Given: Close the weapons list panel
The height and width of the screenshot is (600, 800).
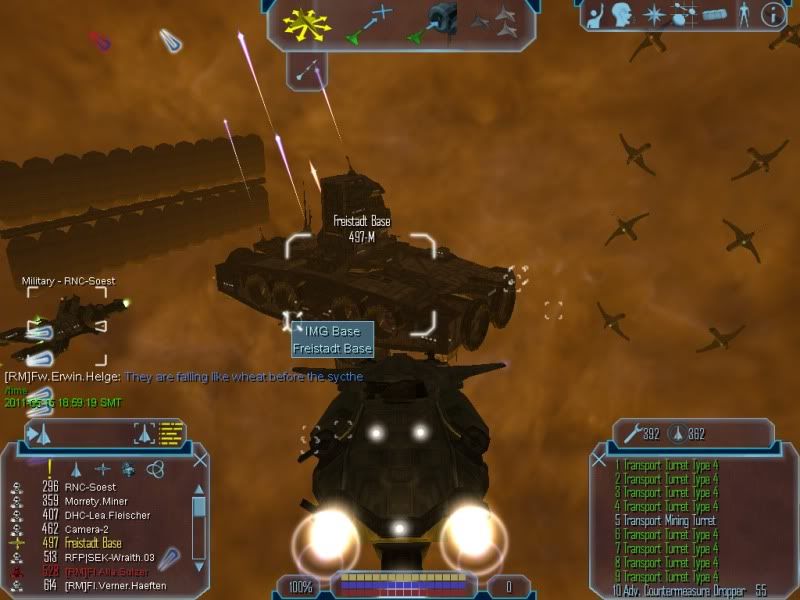Looking at the screenshot, I should [599, 460].
